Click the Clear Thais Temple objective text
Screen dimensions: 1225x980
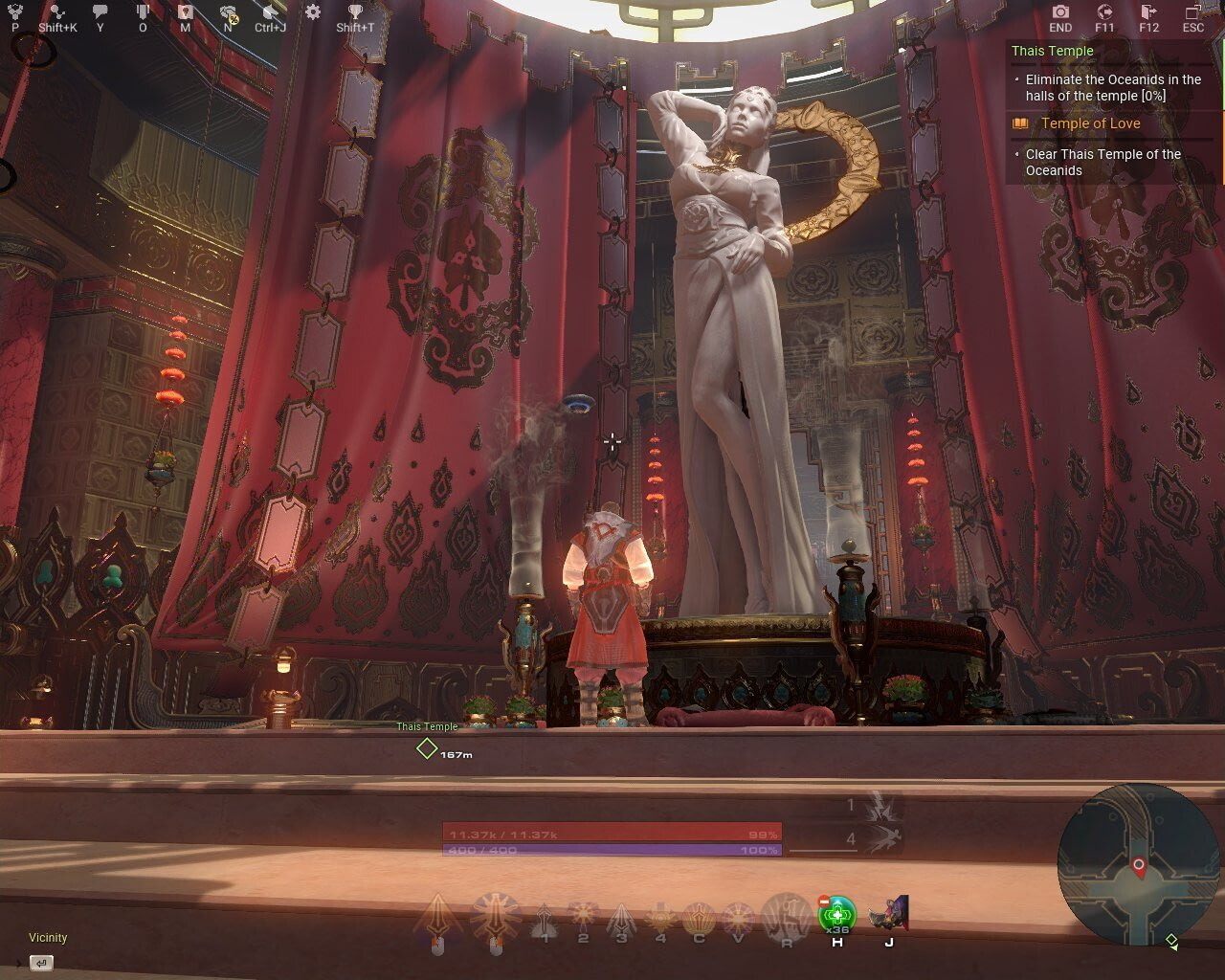(x=1102, y=162)
